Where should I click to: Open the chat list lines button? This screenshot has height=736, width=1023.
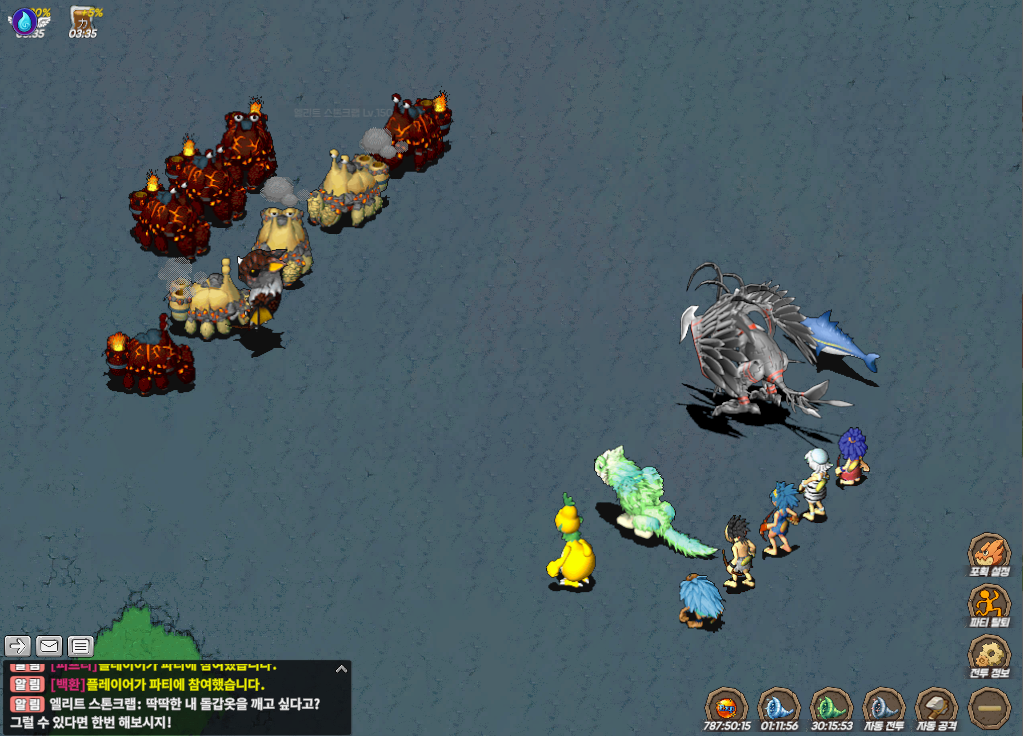click(x=81, y=645)
